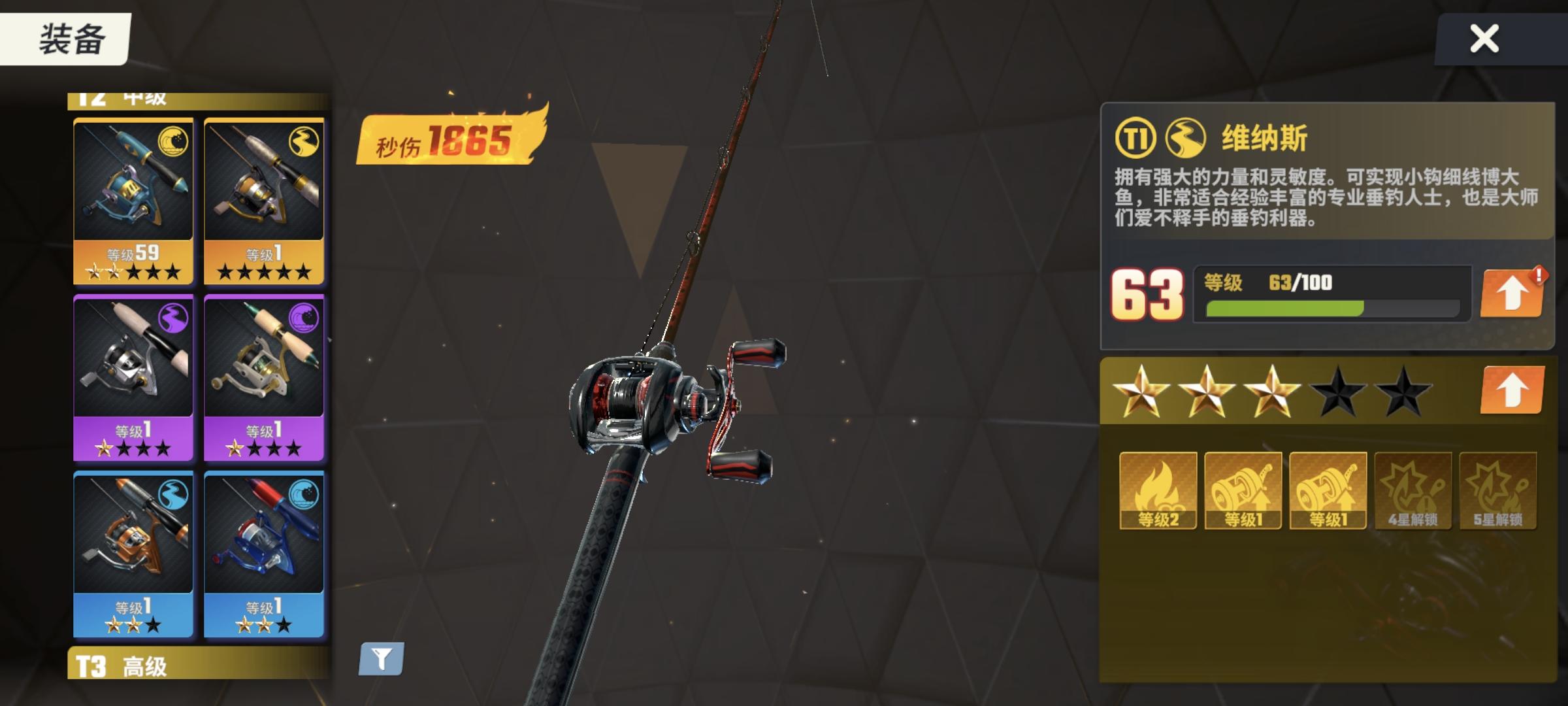Click the T1 tier badge next to 维纳斯
The image size is (1568, 706).
(x=1137, y=137)
